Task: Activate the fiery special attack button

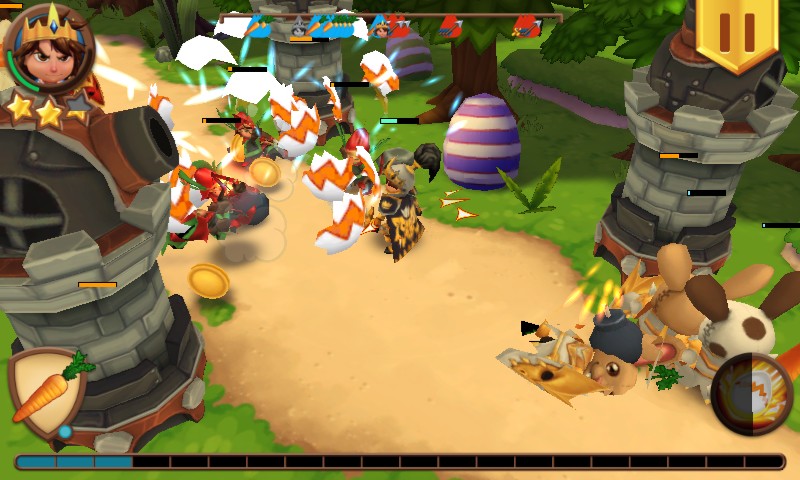Action: pyautogui.click(x=751, y=393)
